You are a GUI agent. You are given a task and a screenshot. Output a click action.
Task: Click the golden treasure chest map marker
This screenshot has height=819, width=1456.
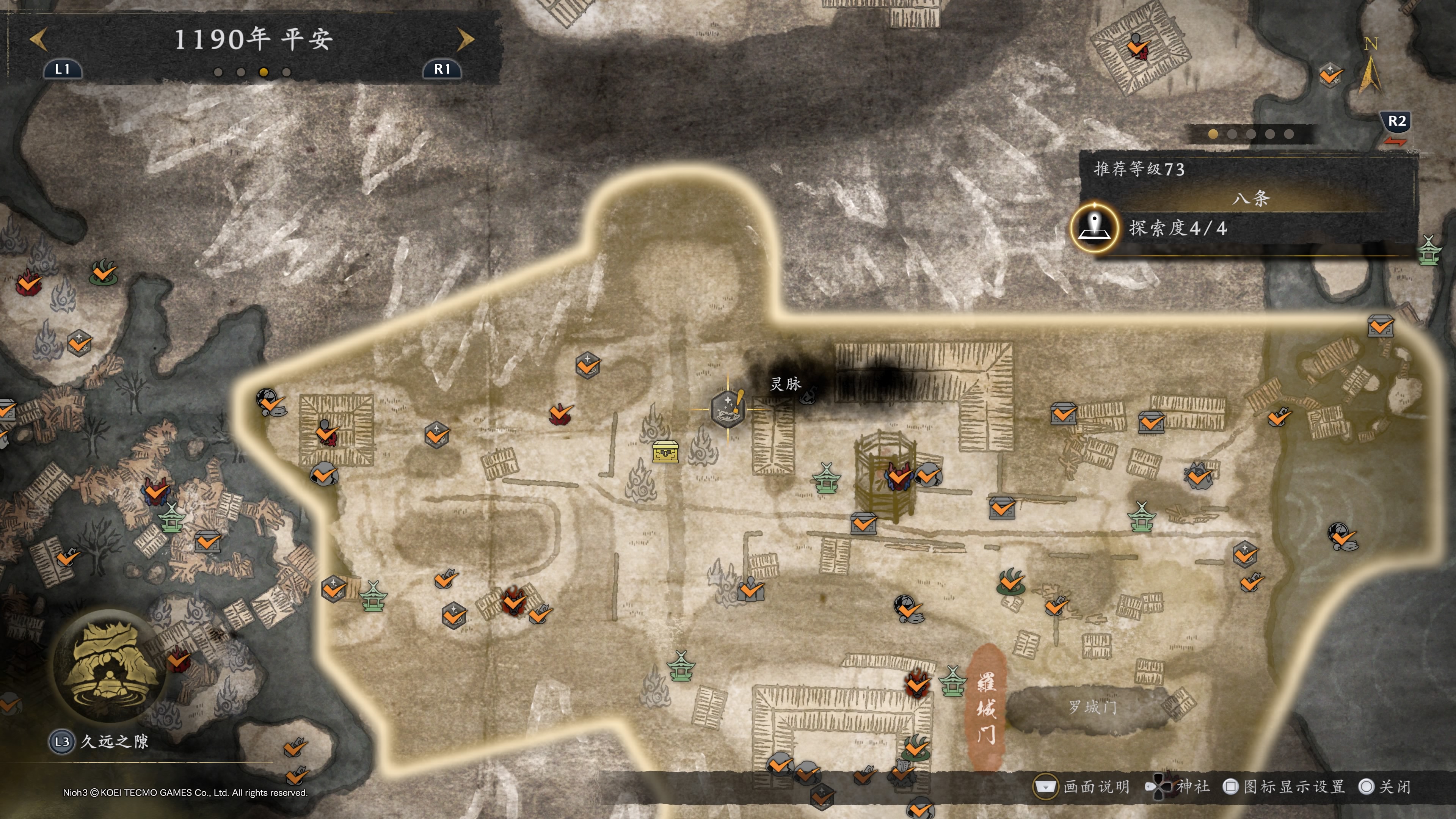click(x=665, y=452)
